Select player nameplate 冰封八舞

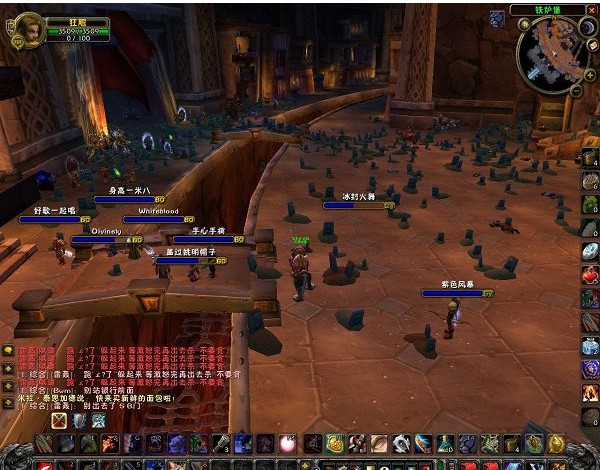click(357, 205)
